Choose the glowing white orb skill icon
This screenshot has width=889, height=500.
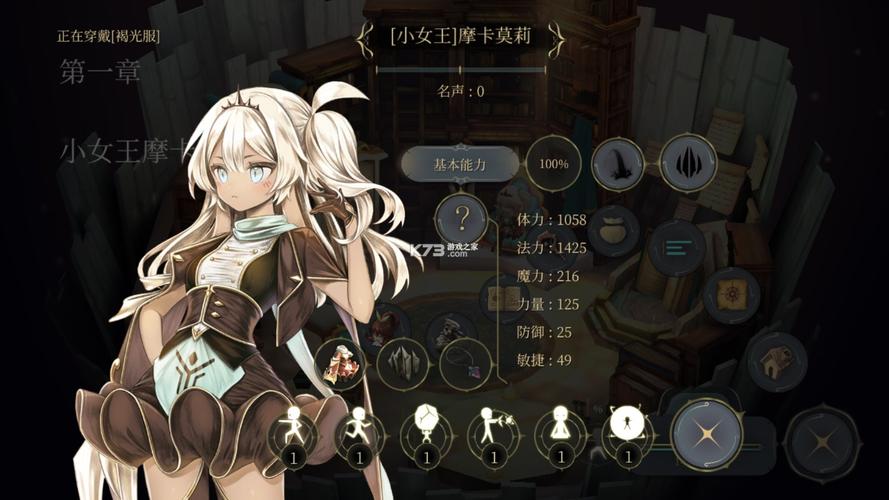tap(626, 430)
